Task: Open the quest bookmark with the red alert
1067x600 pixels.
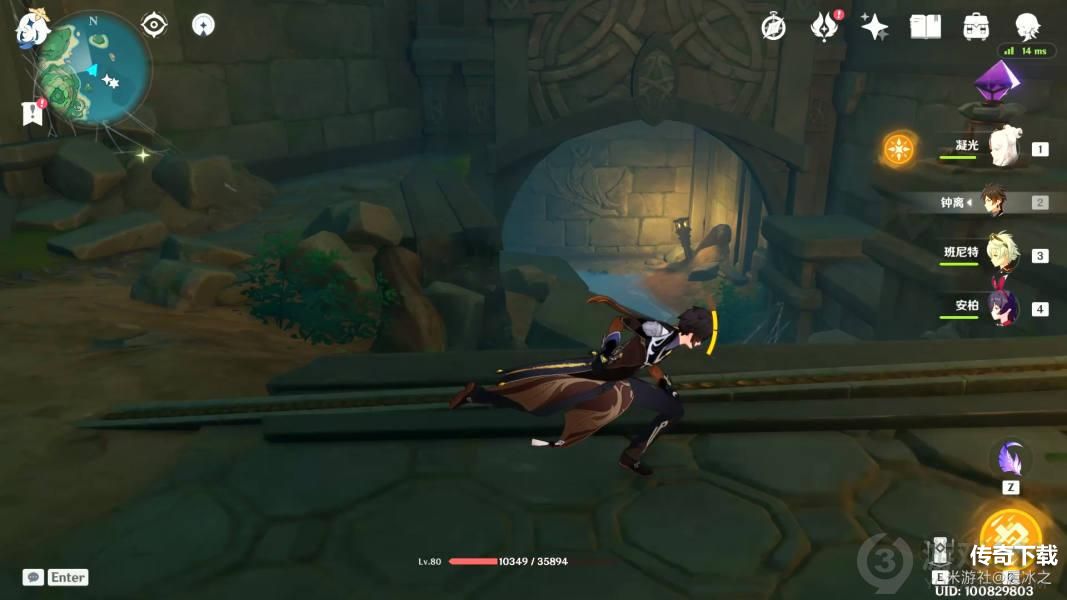Action: point(32,113)
